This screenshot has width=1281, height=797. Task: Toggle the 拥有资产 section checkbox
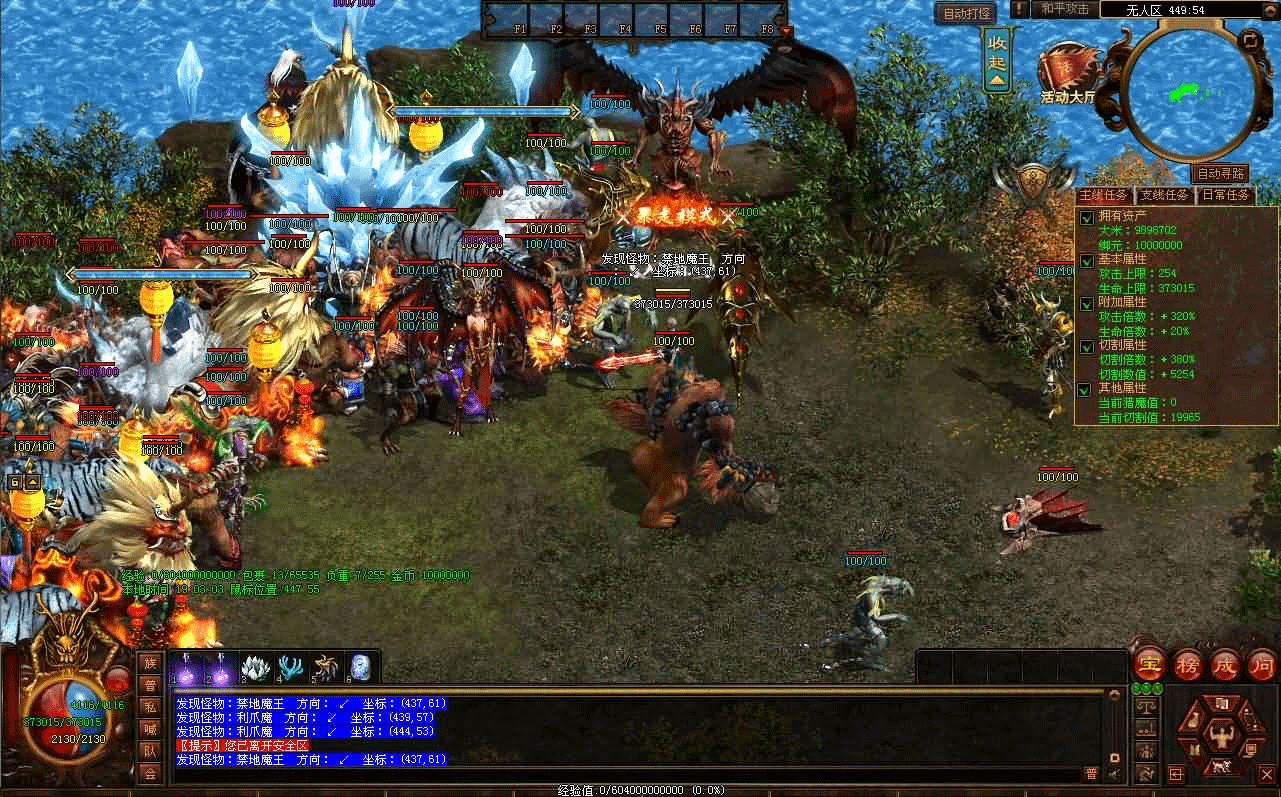click(x=1087, y=217)
